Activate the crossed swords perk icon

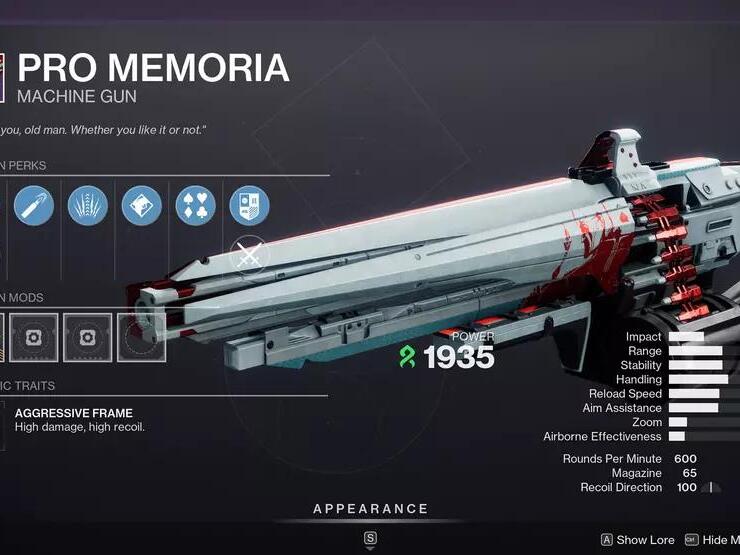(249, 256)
